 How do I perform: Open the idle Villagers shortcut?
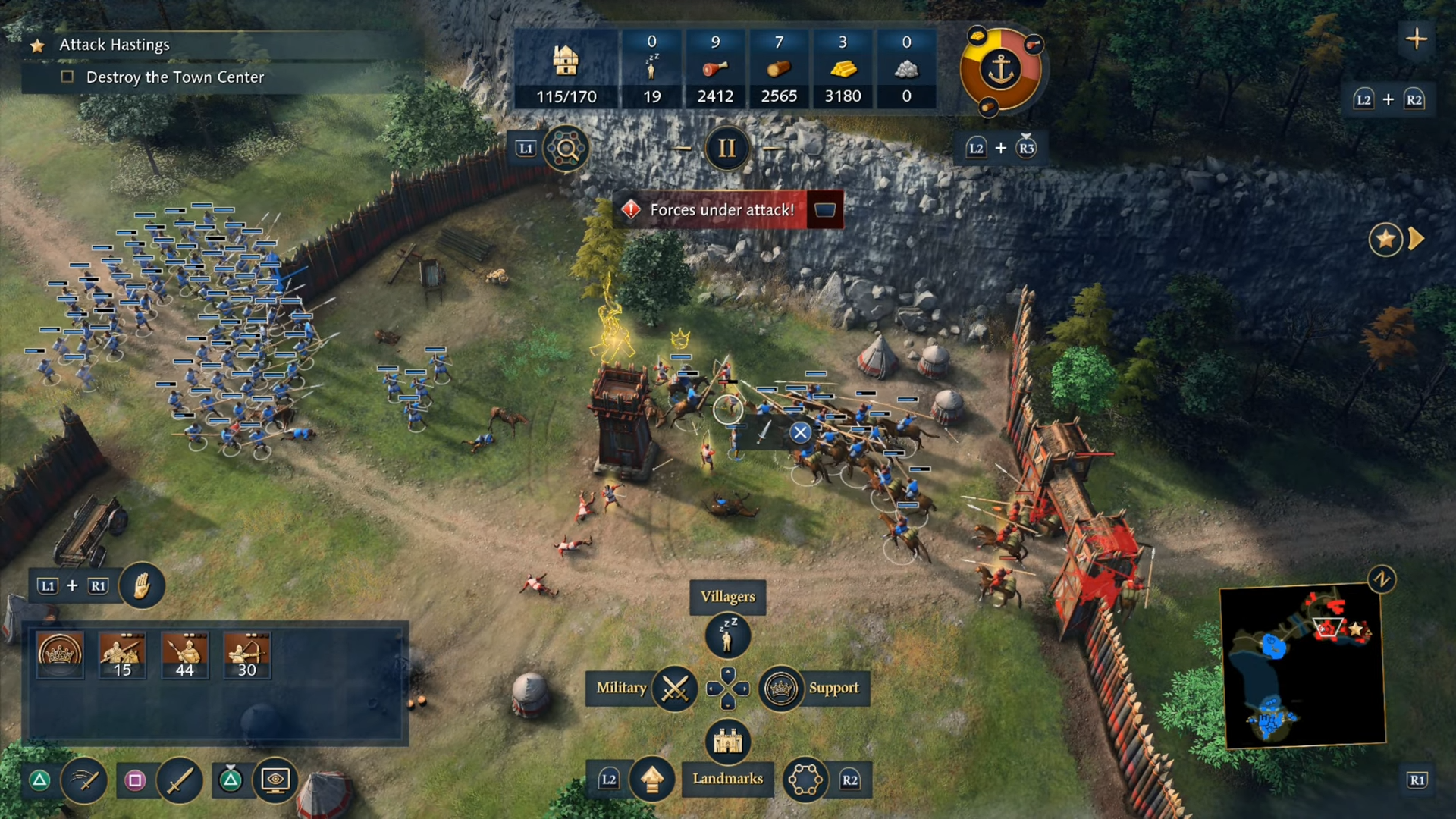(727, 635)
